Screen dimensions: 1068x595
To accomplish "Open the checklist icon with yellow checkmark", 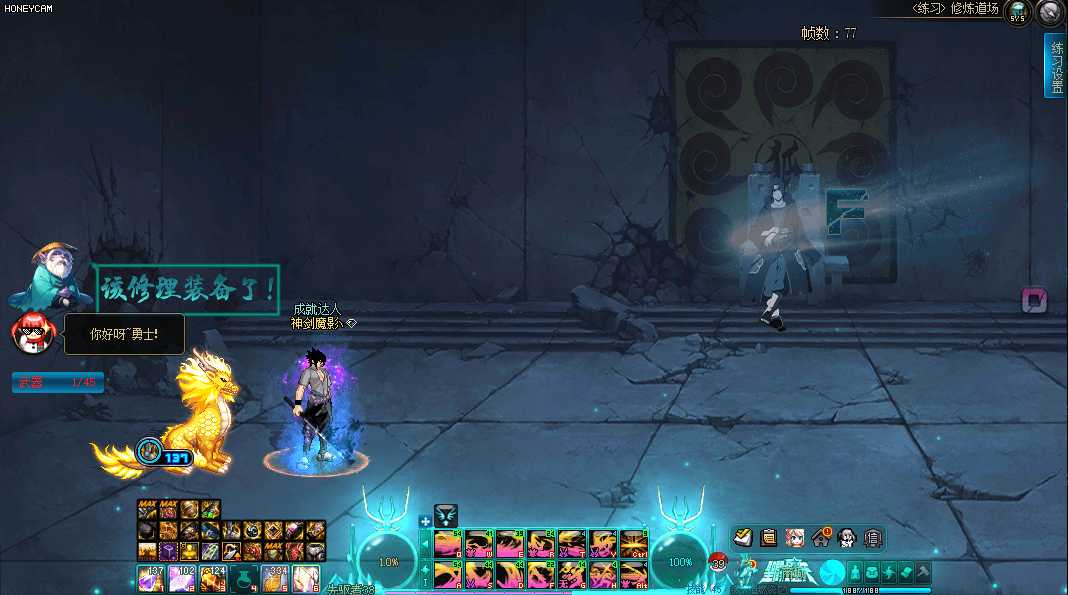I will coord(746,538).
